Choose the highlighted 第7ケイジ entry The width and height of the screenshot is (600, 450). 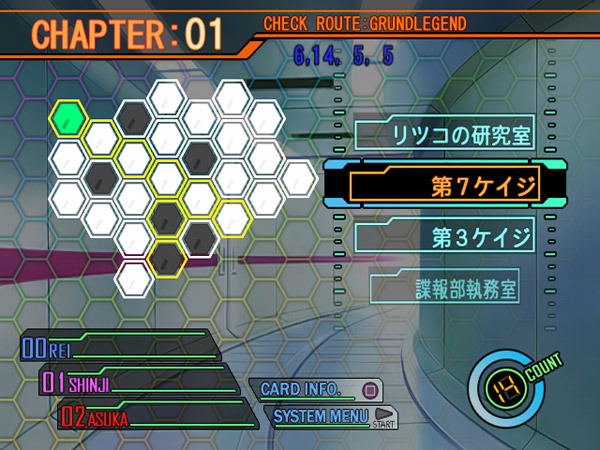coord(444,183)
